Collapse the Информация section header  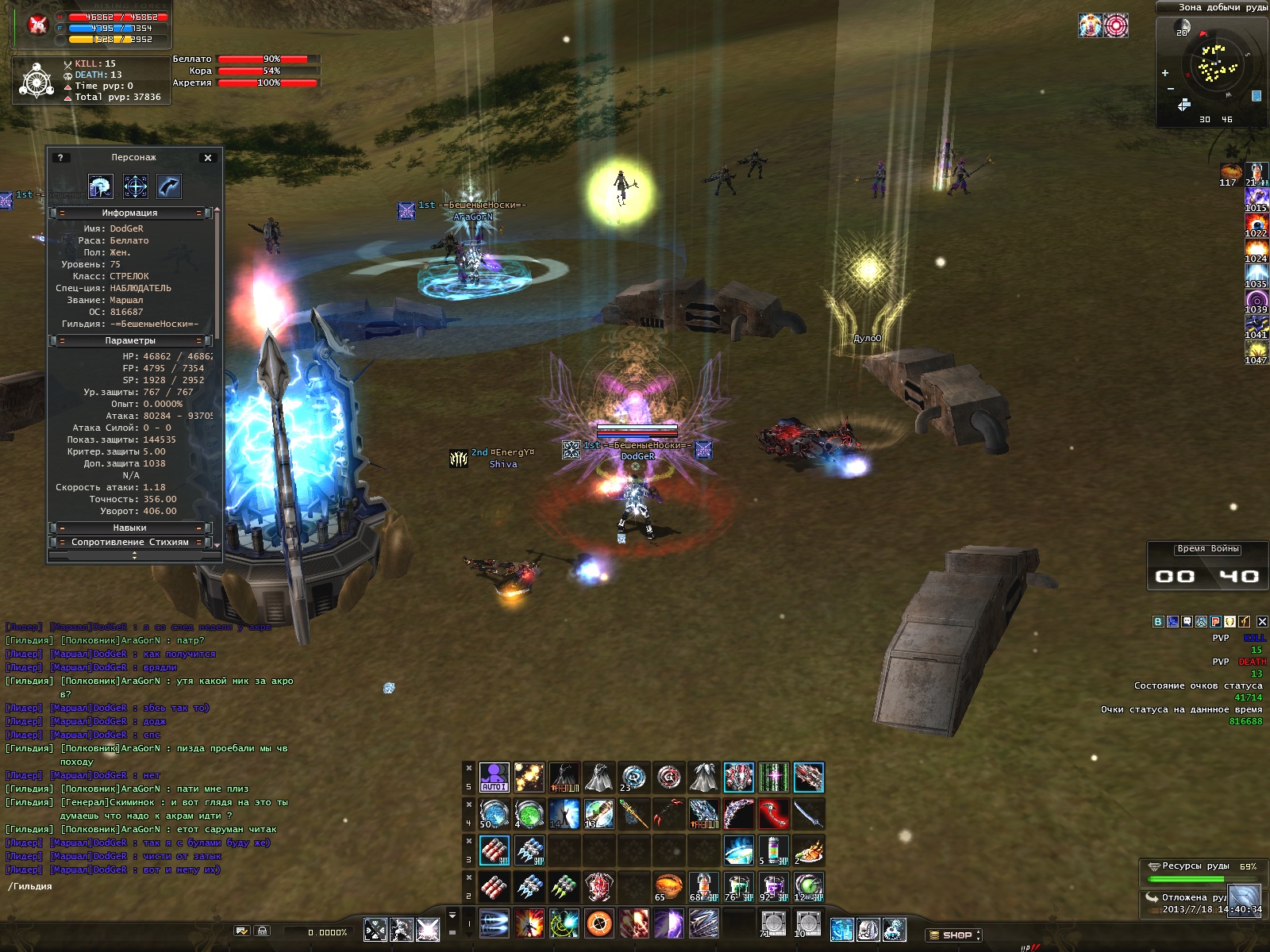tap(129, 213)
